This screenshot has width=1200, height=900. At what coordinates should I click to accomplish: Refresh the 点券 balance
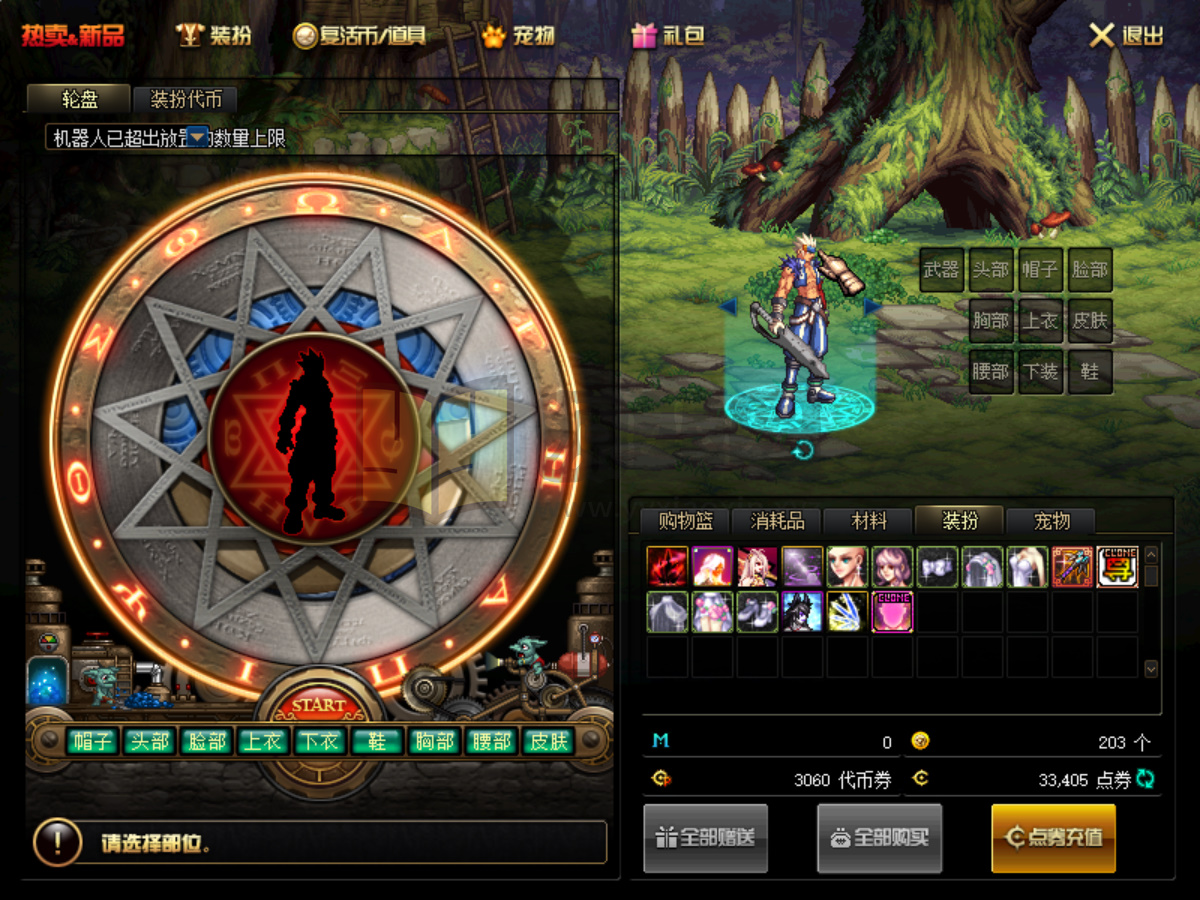(1145, 779)
